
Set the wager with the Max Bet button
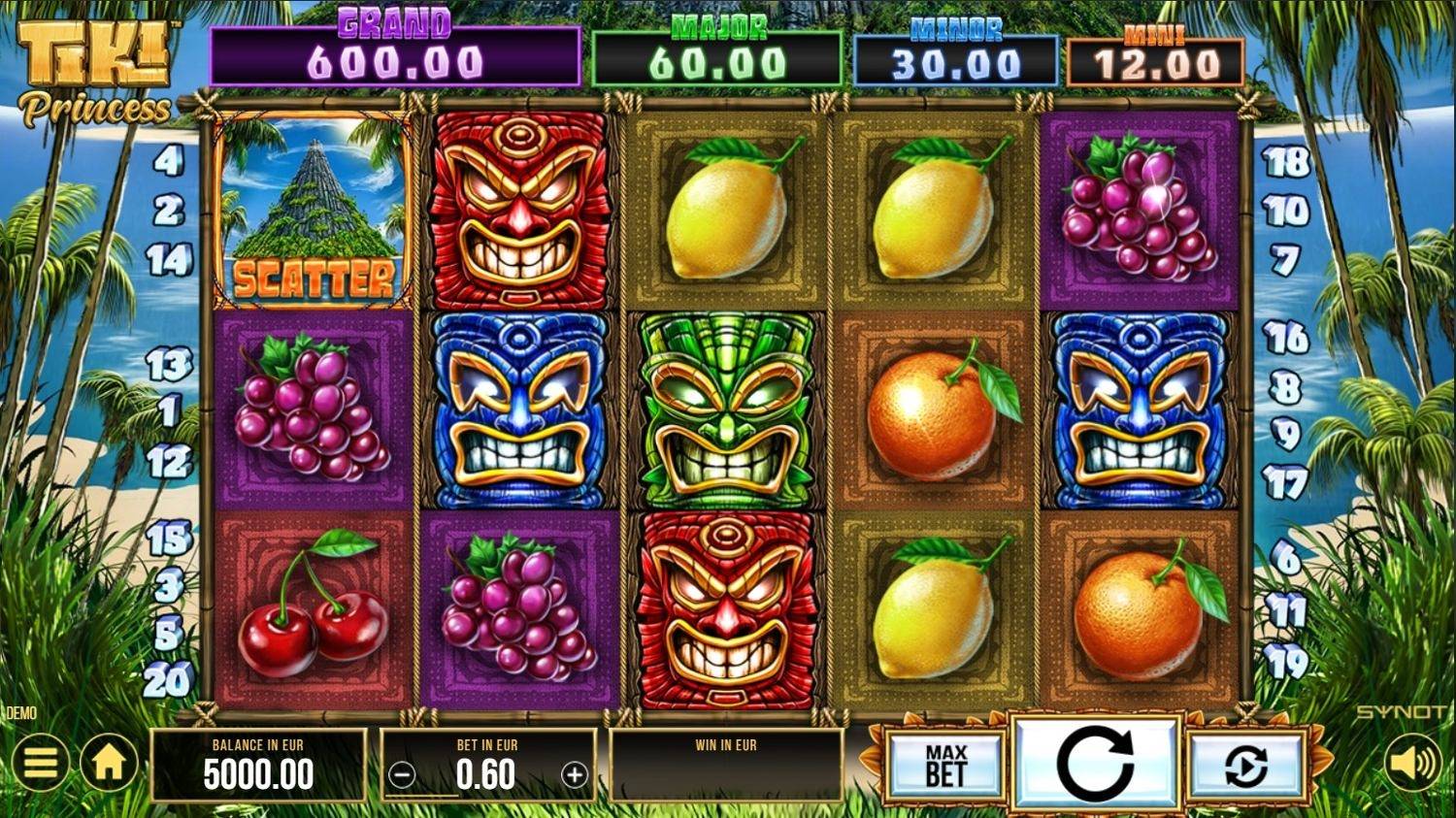tap(945, 765)
